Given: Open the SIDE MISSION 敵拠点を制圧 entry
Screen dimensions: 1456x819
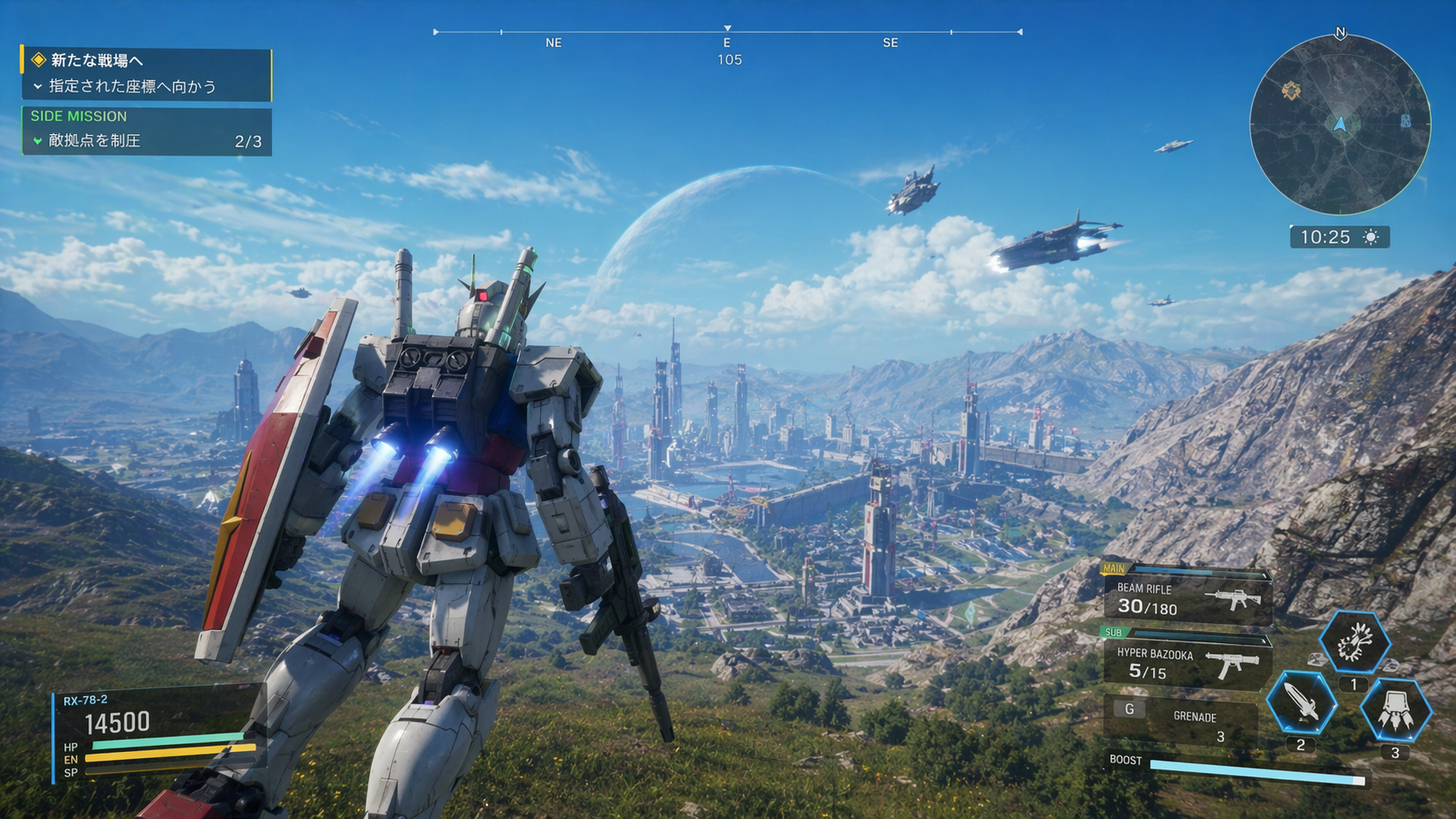Looking at the screenshot, I should tap(145, 132).
